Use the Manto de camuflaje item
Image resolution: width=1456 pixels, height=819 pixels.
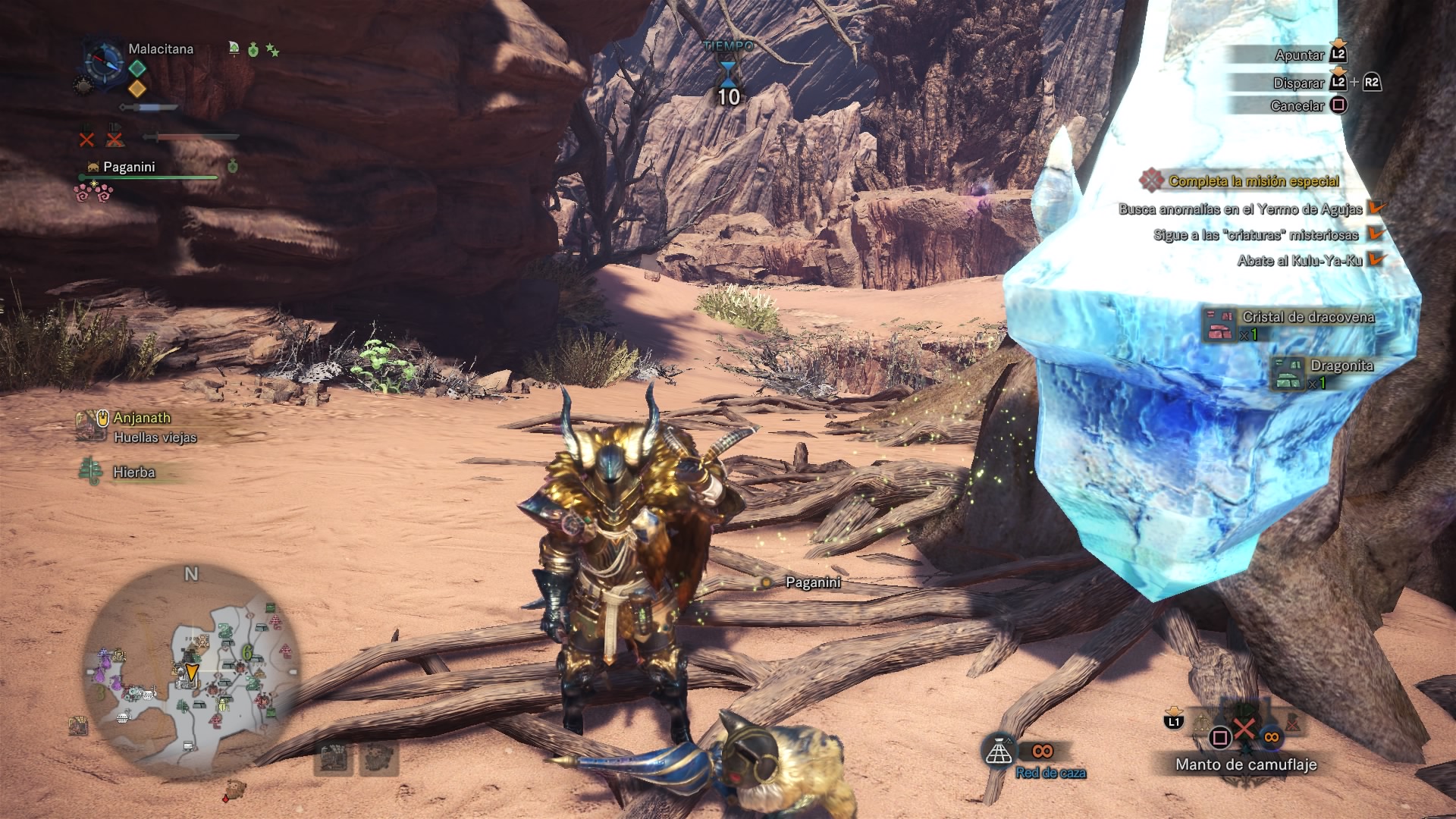point(1245,764)
